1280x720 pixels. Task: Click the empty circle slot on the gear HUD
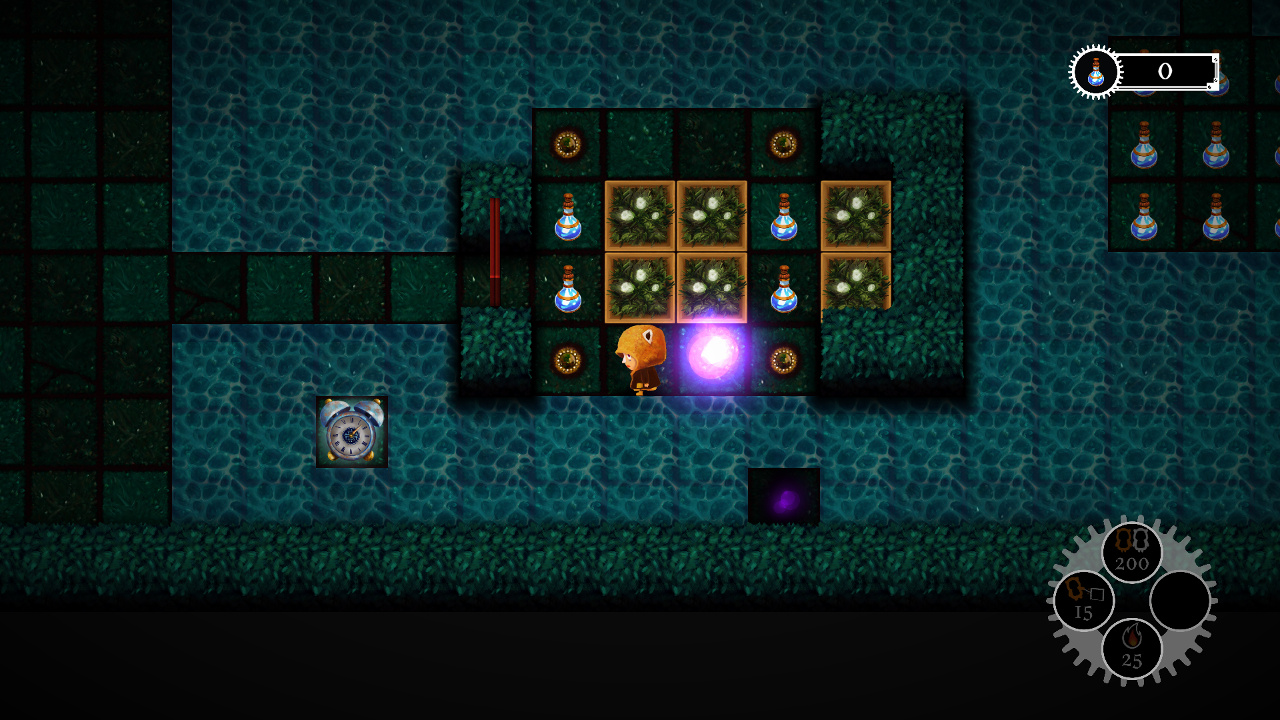[1180, 601]
